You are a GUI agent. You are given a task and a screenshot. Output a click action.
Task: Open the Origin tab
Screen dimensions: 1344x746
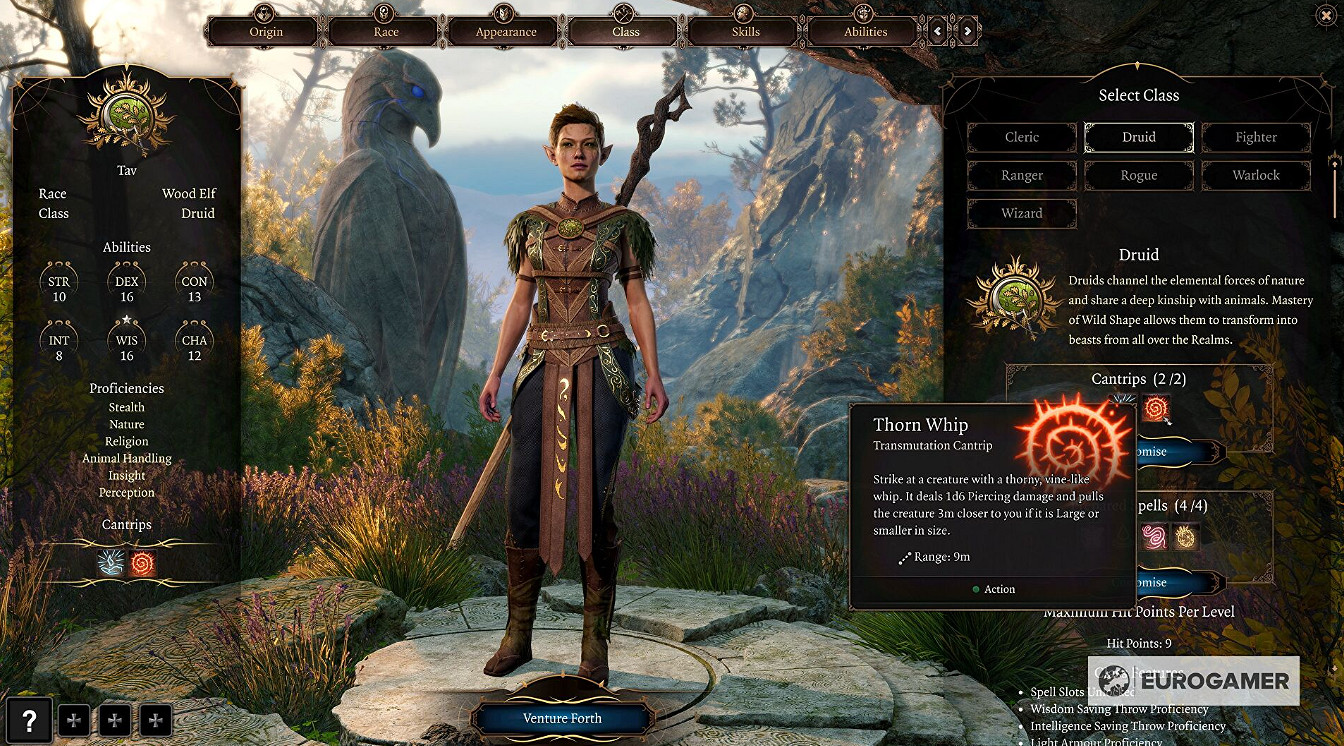265,30
